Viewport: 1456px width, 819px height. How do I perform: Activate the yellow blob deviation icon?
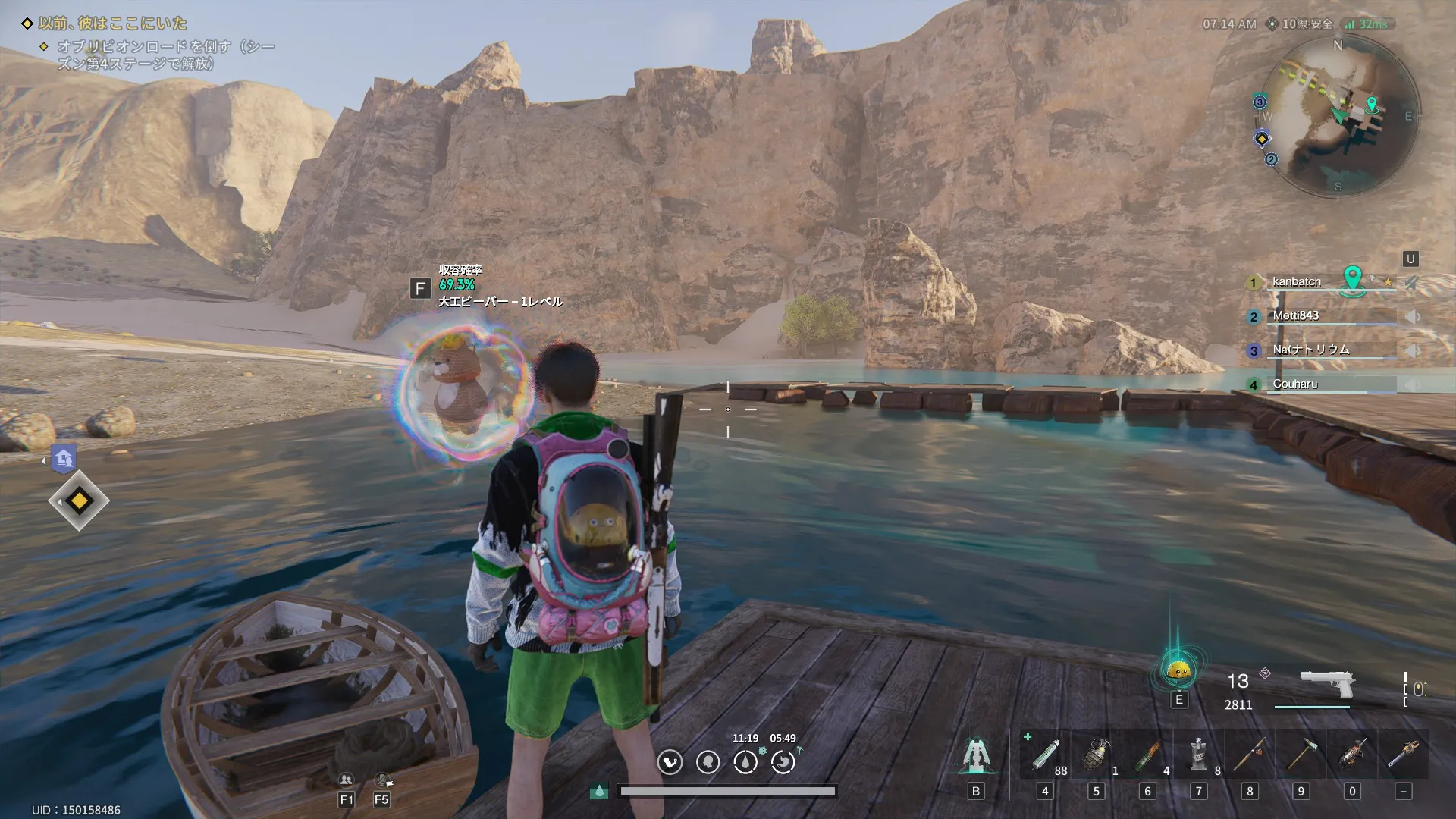pyautogui.click(x=1178, y=671)
